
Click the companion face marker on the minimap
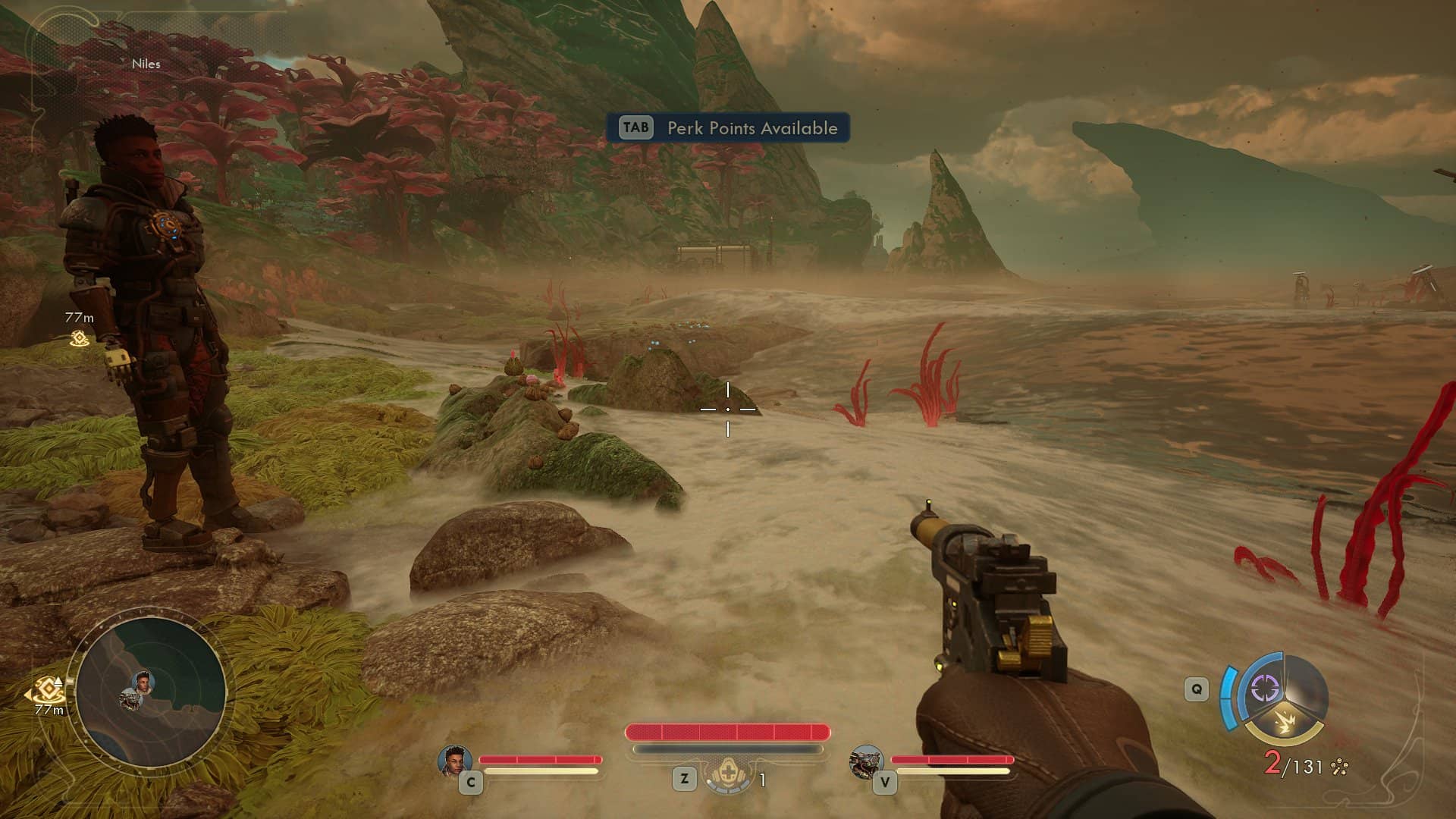(x=143, y=682)
